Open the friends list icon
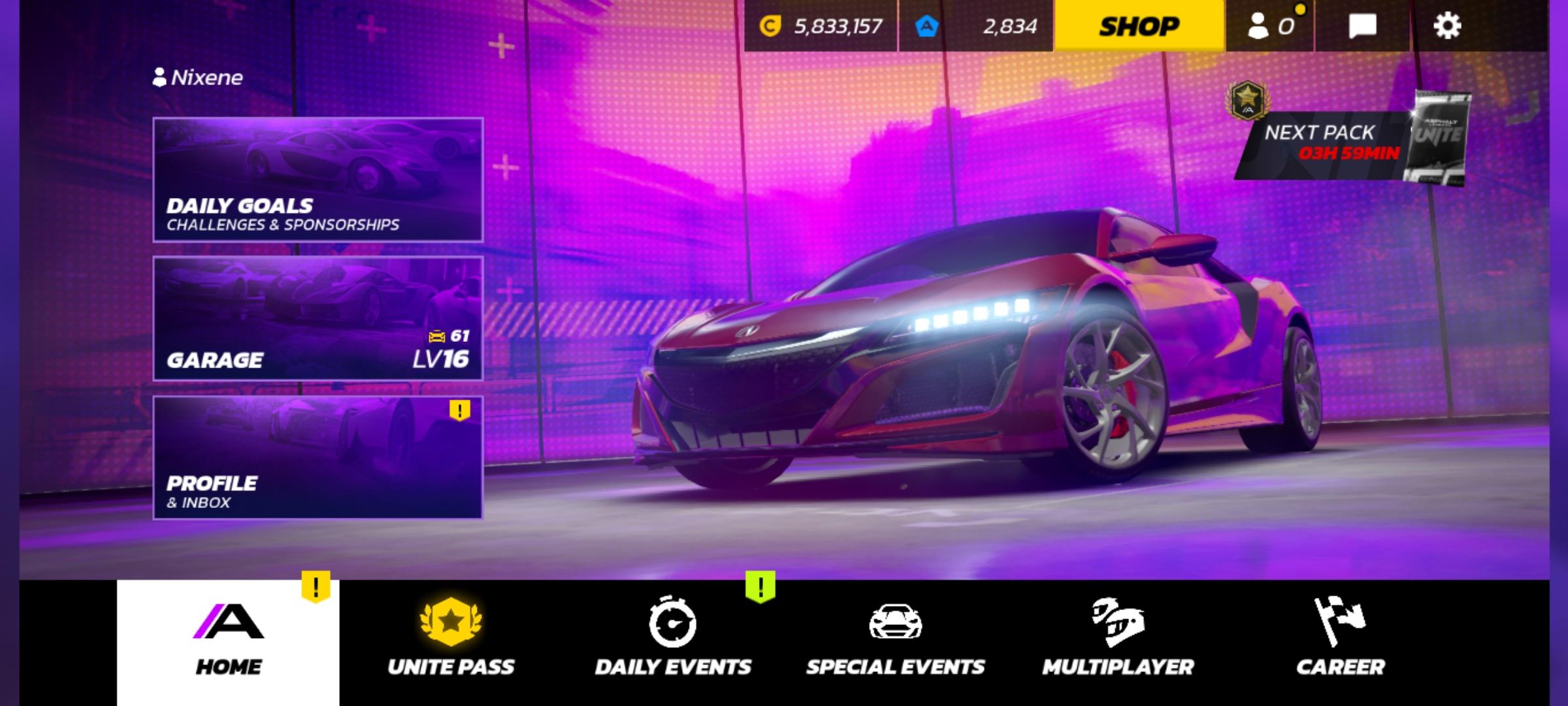The width and height of the screenshot is (1568, 706). coord(1269,26)
